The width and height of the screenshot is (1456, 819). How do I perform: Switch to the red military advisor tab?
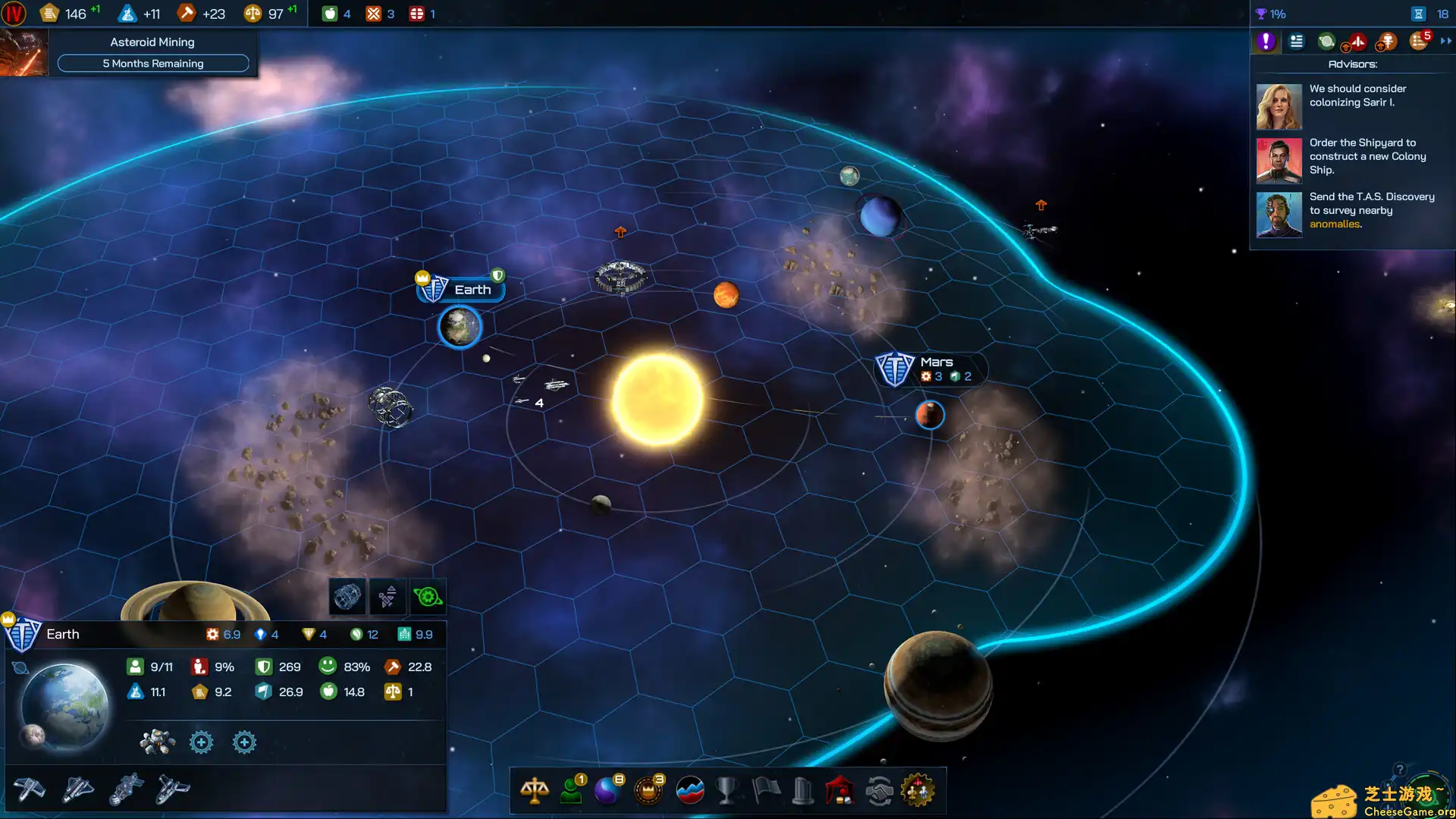(1357, 42)
